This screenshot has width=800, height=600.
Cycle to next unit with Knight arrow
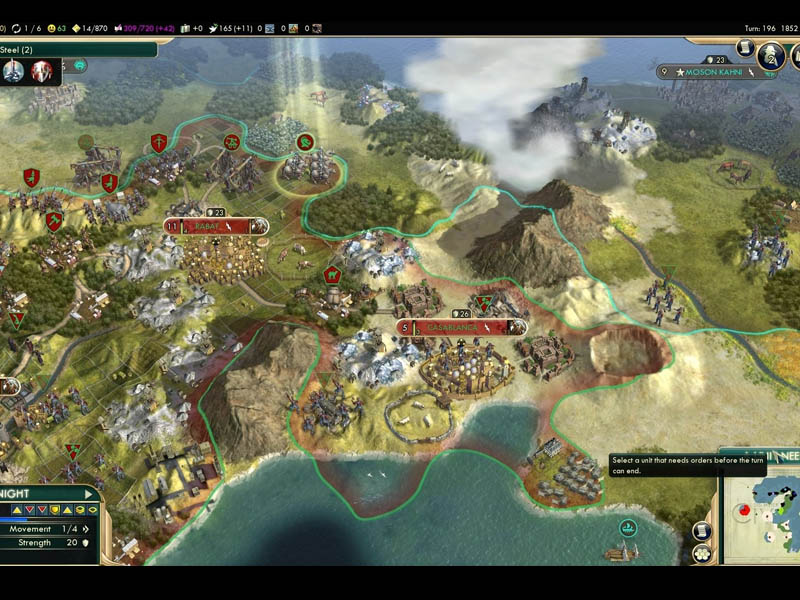88,494
